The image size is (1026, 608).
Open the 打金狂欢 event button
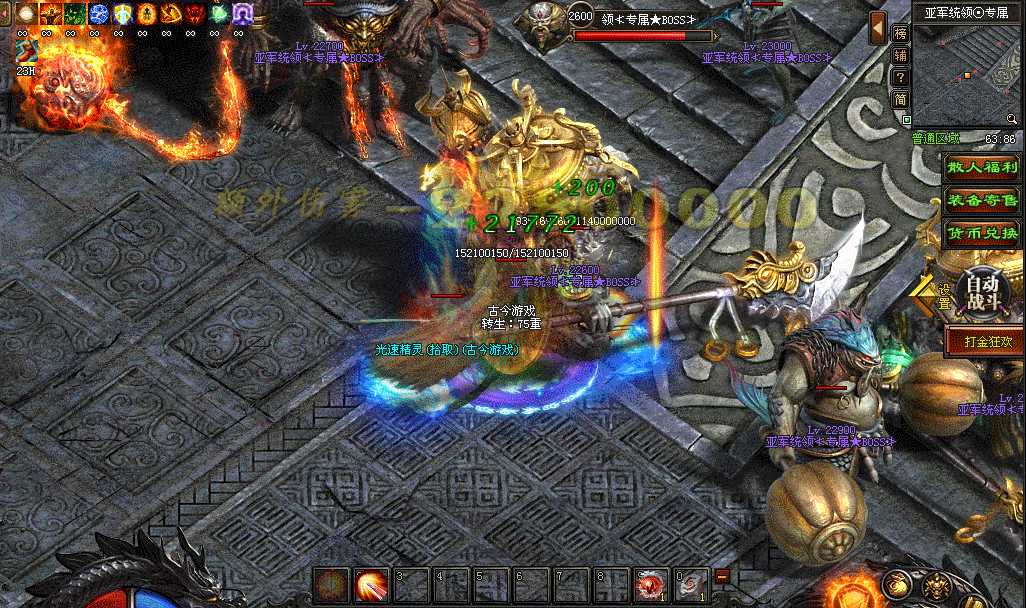pyautogui.click(x=985, y=341)
